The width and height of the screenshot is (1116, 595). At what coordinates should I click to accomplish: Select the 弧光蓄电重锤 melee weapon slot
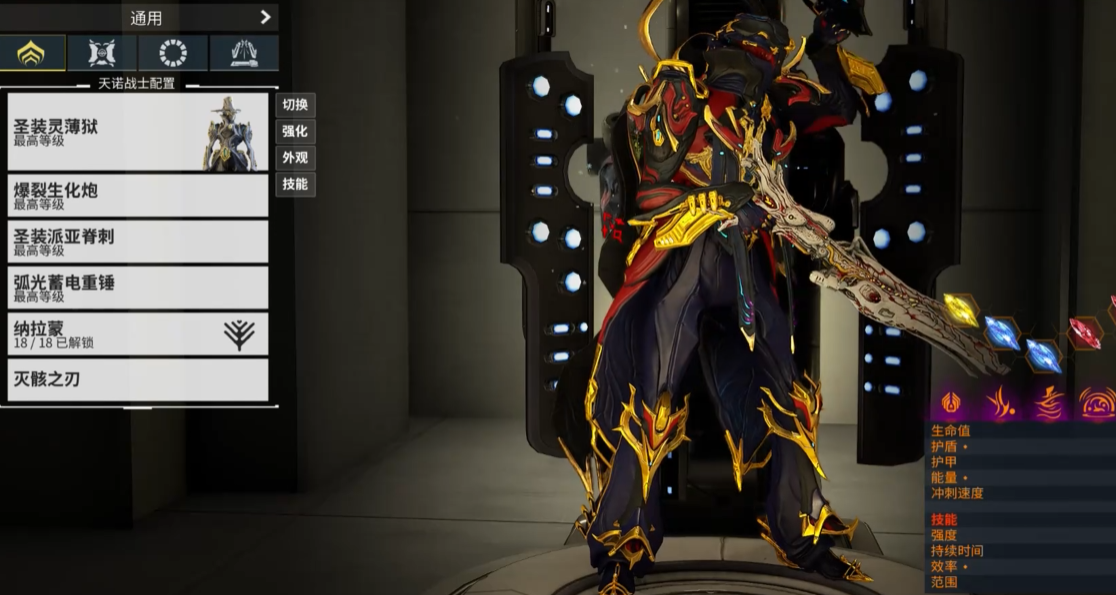138,287
